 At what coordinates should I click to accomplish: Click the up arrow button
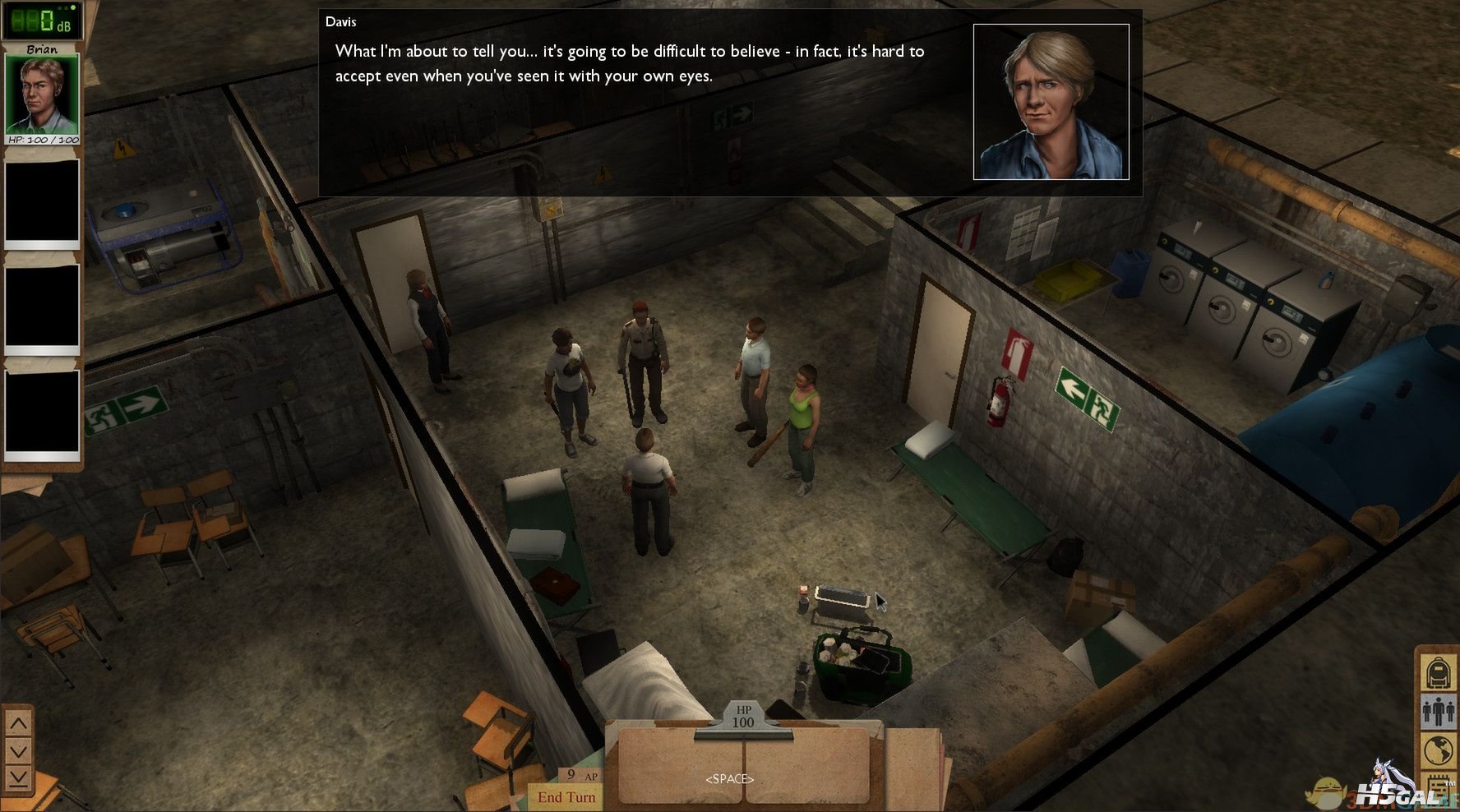(x=18, y=724)
